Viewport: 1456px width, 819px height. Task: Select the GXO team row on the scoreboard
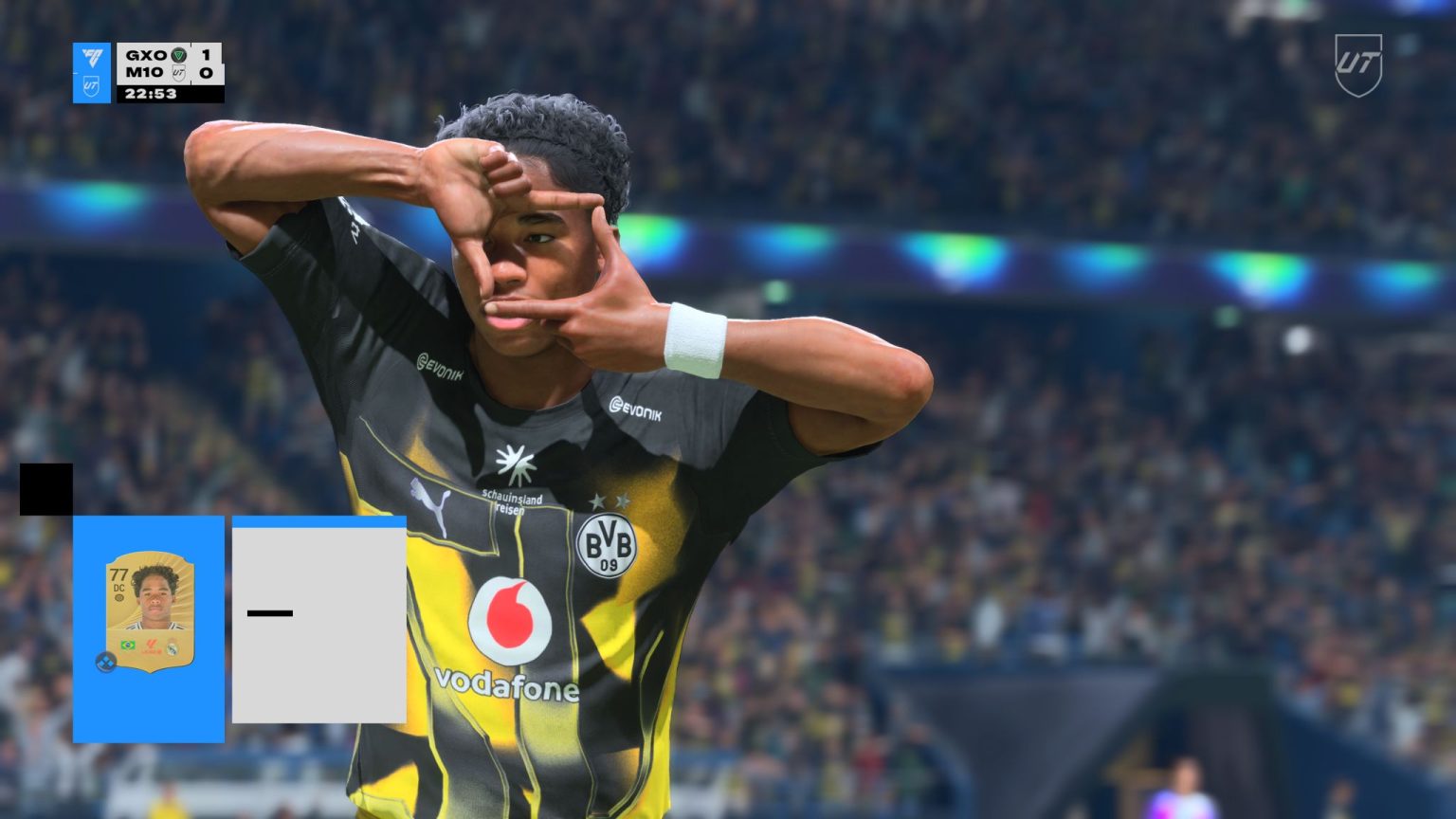(x=146, y=54)
